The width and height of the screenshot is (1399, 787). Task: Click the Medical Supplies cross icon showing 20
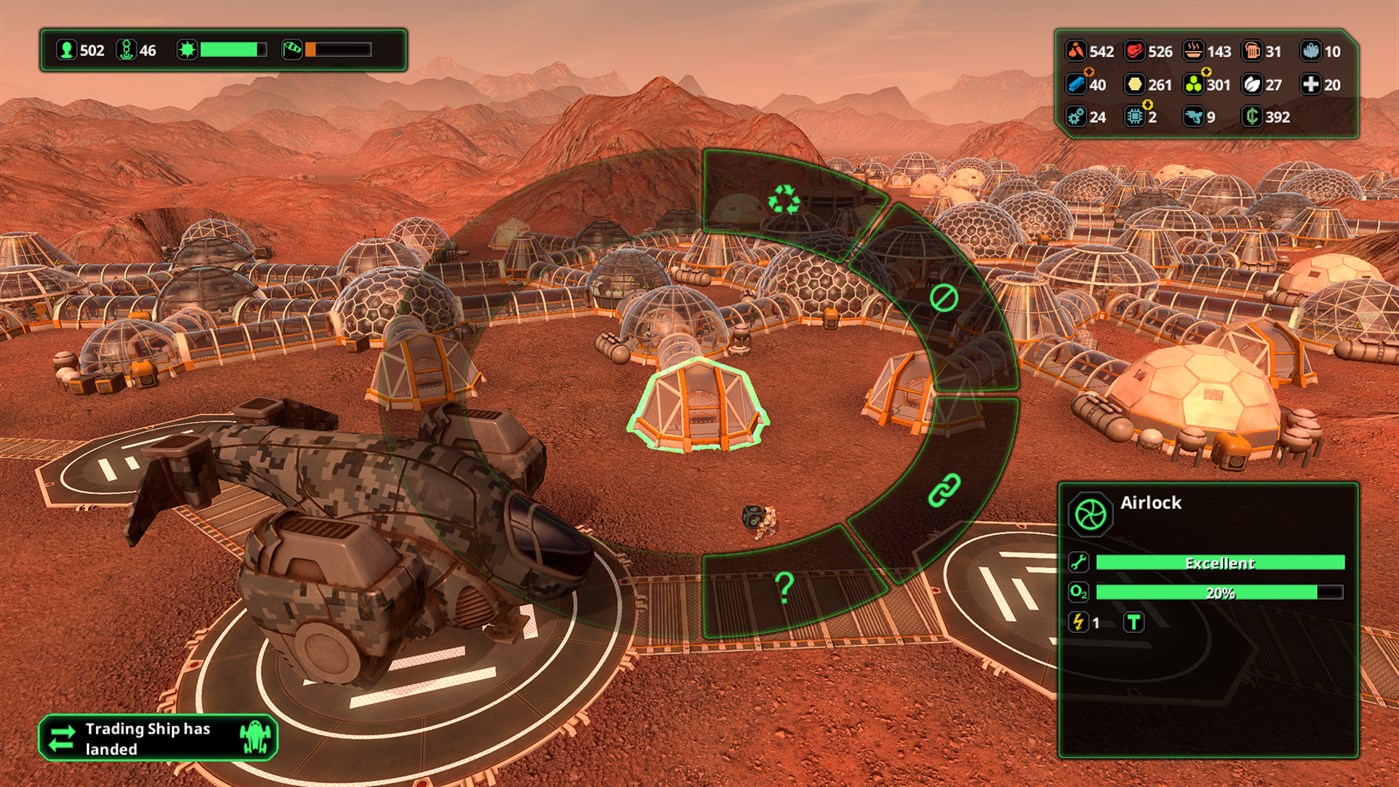(1312, 85)
